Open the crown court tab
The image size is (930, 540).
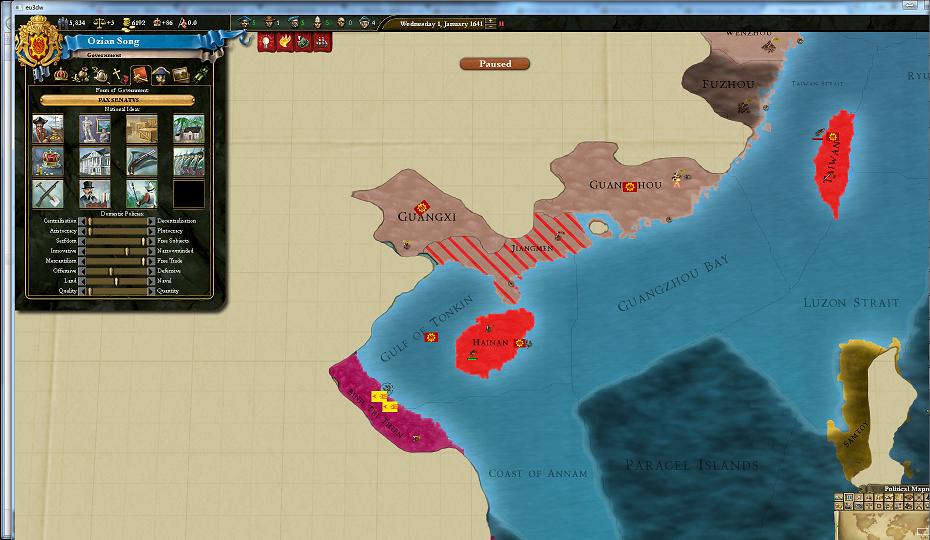[61, 75]
